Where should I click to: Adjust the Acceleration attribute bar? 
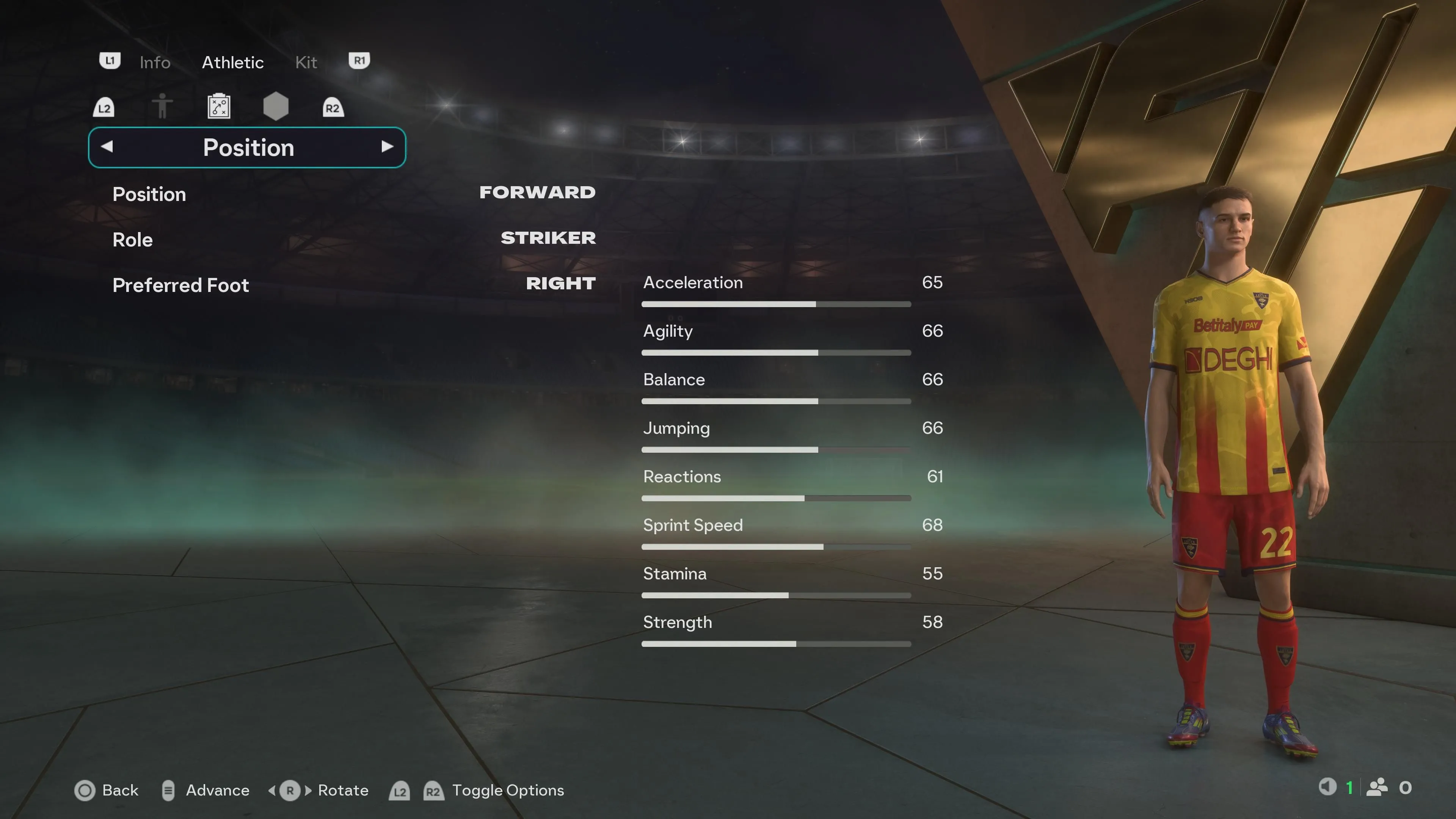tap(775, 304)
